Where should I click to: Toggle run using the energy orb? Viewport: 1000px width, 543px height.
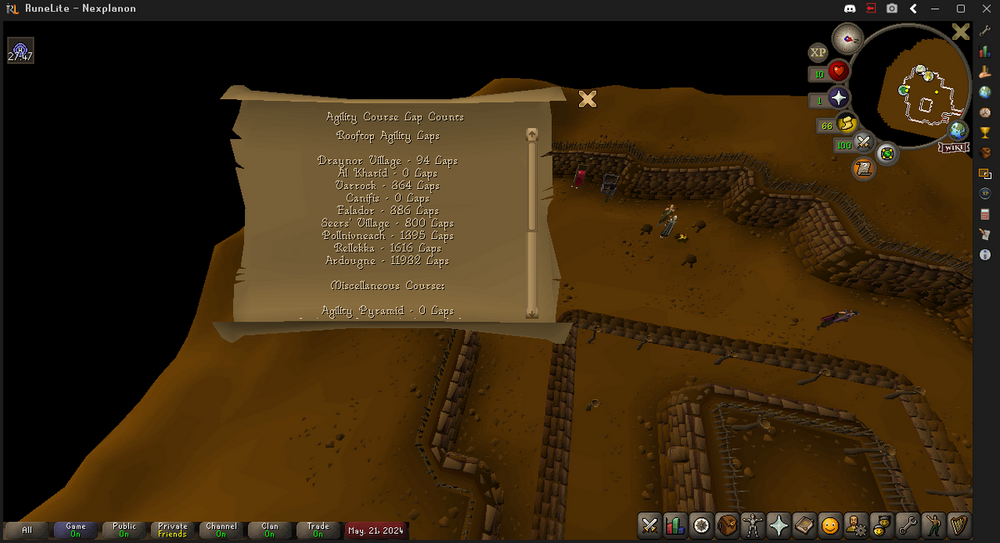[x=847, y=124]
